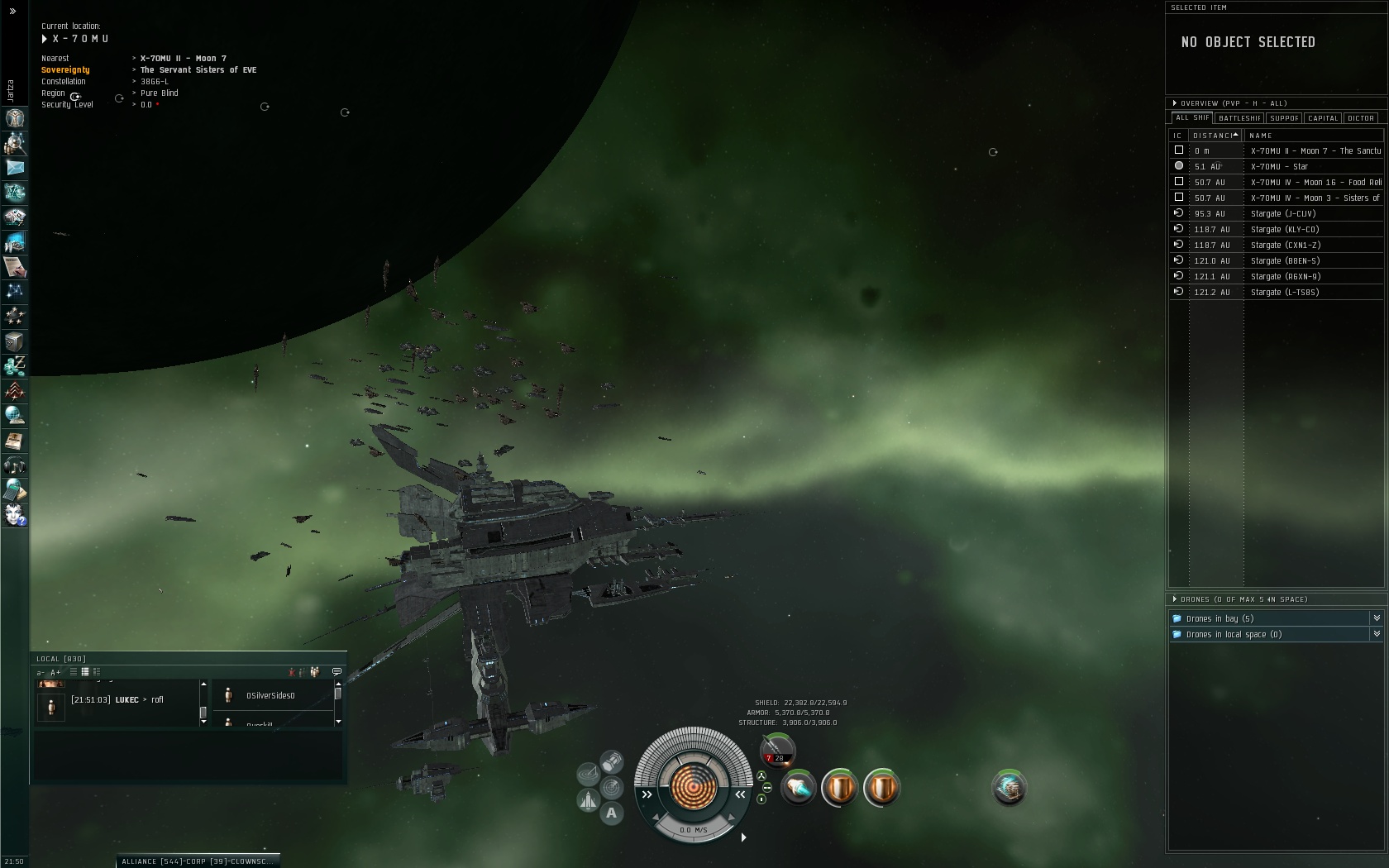Switch to the Battleship overview tab

tap(1239, 118)
